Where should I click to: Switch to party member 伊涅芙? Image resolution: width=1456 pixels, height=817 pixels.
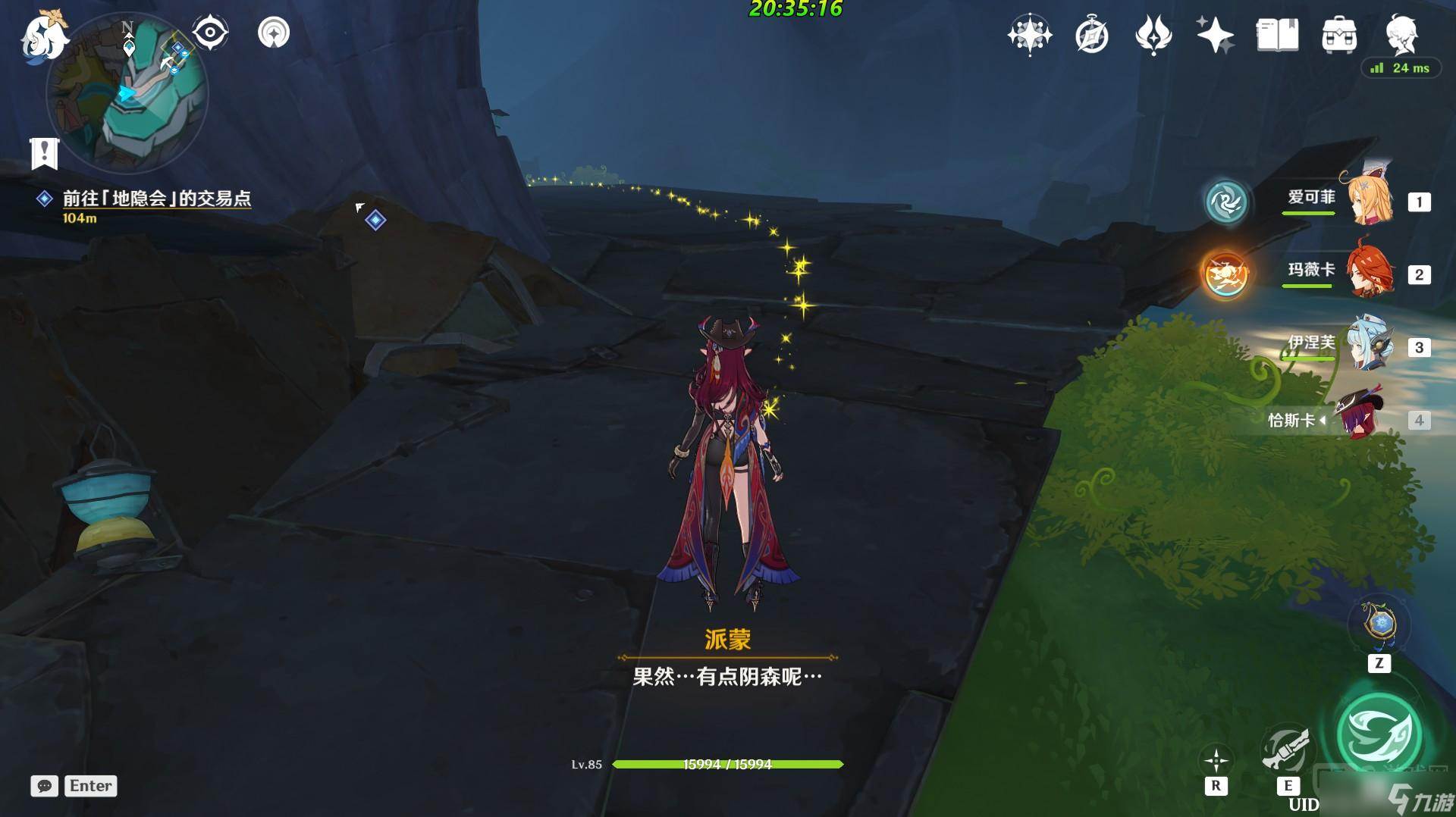(1369, 346)
